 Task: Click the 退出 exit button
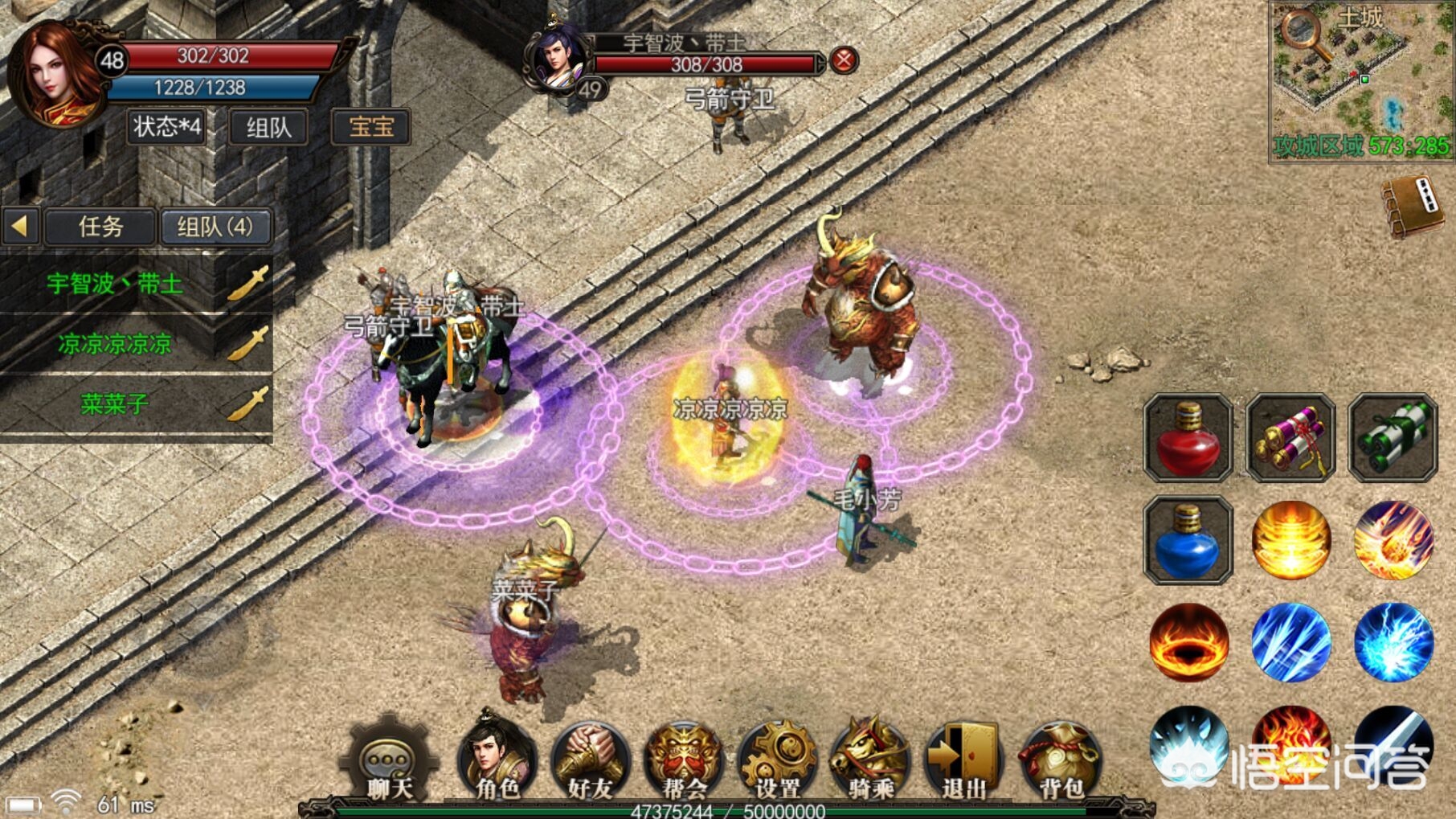click(x=964, y=761)
